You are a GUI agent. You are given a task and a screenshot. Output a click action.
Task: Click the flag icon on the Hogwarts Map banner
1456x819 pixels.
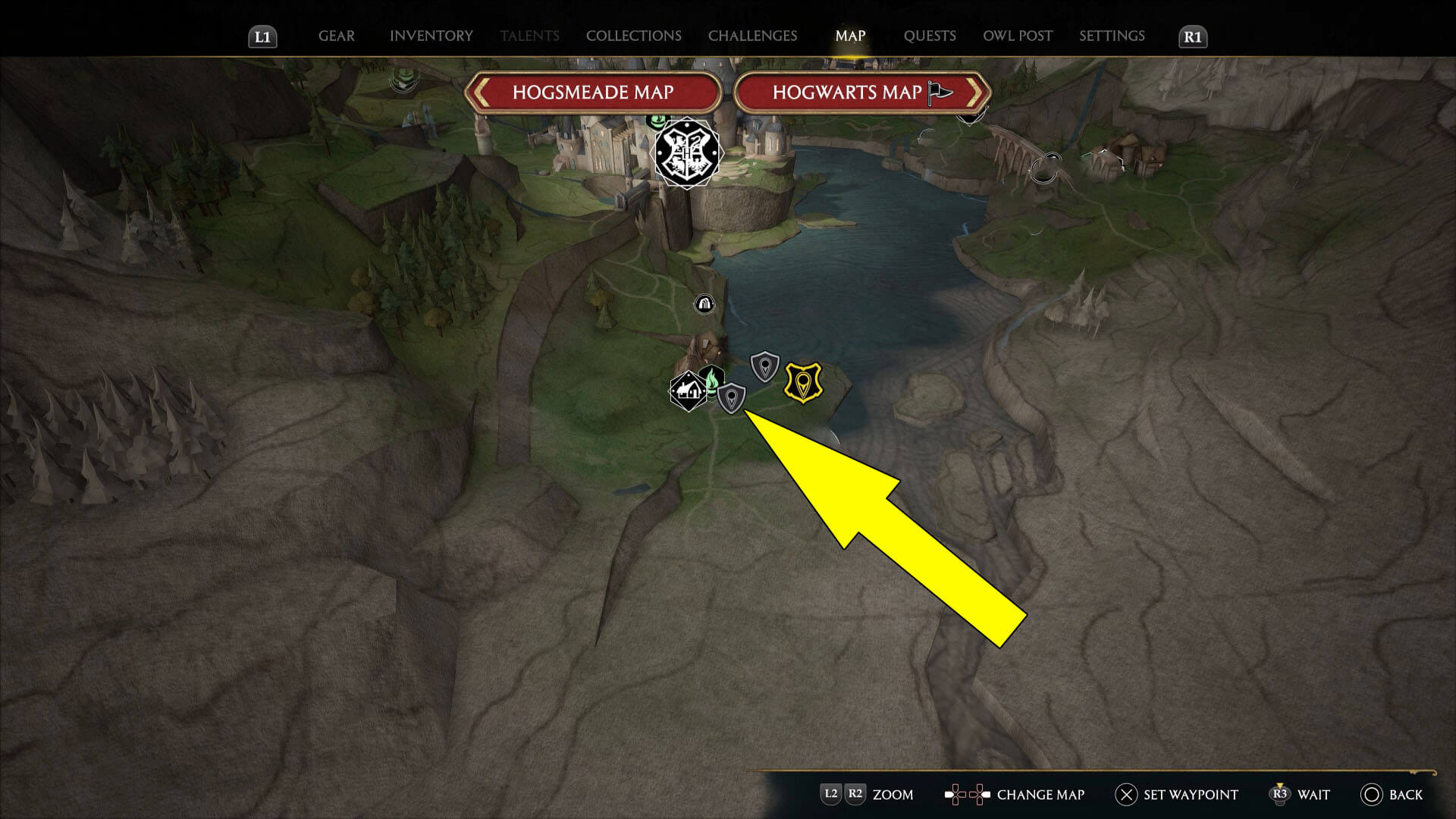(x=938, y=93)
